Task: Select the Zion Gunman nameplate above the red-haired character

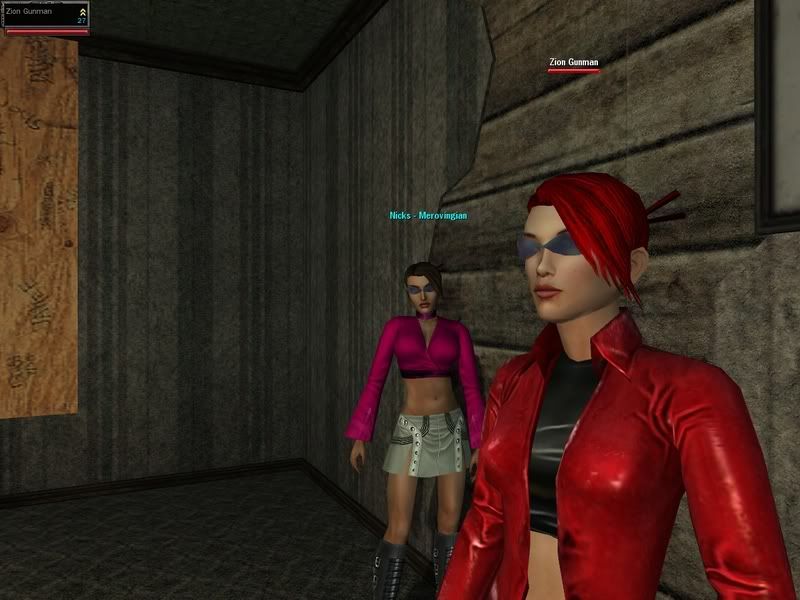Action: [x=573, y=63]
